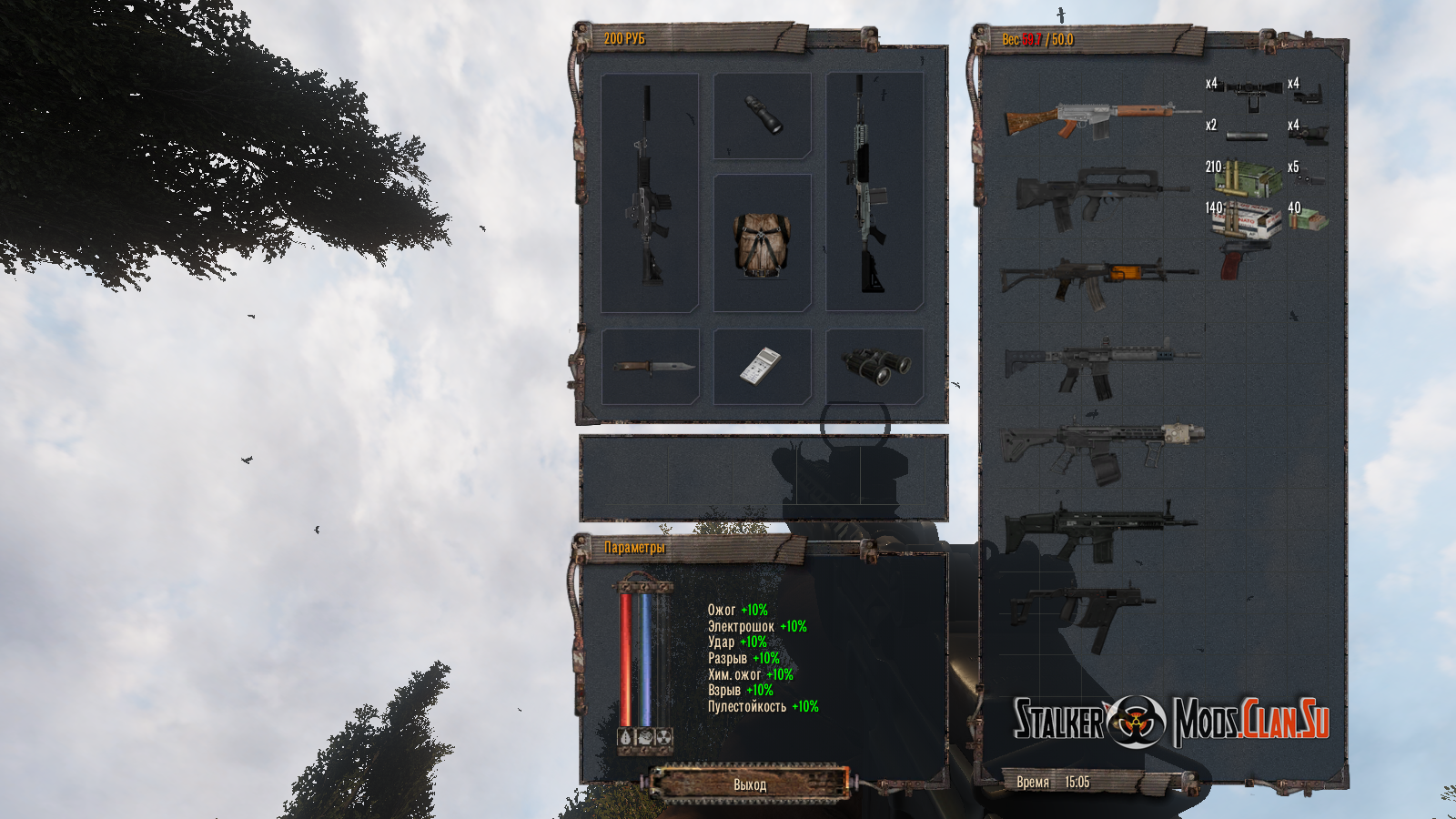
Task: Open the equipped PDA device slot
Action: coord(762,367)
